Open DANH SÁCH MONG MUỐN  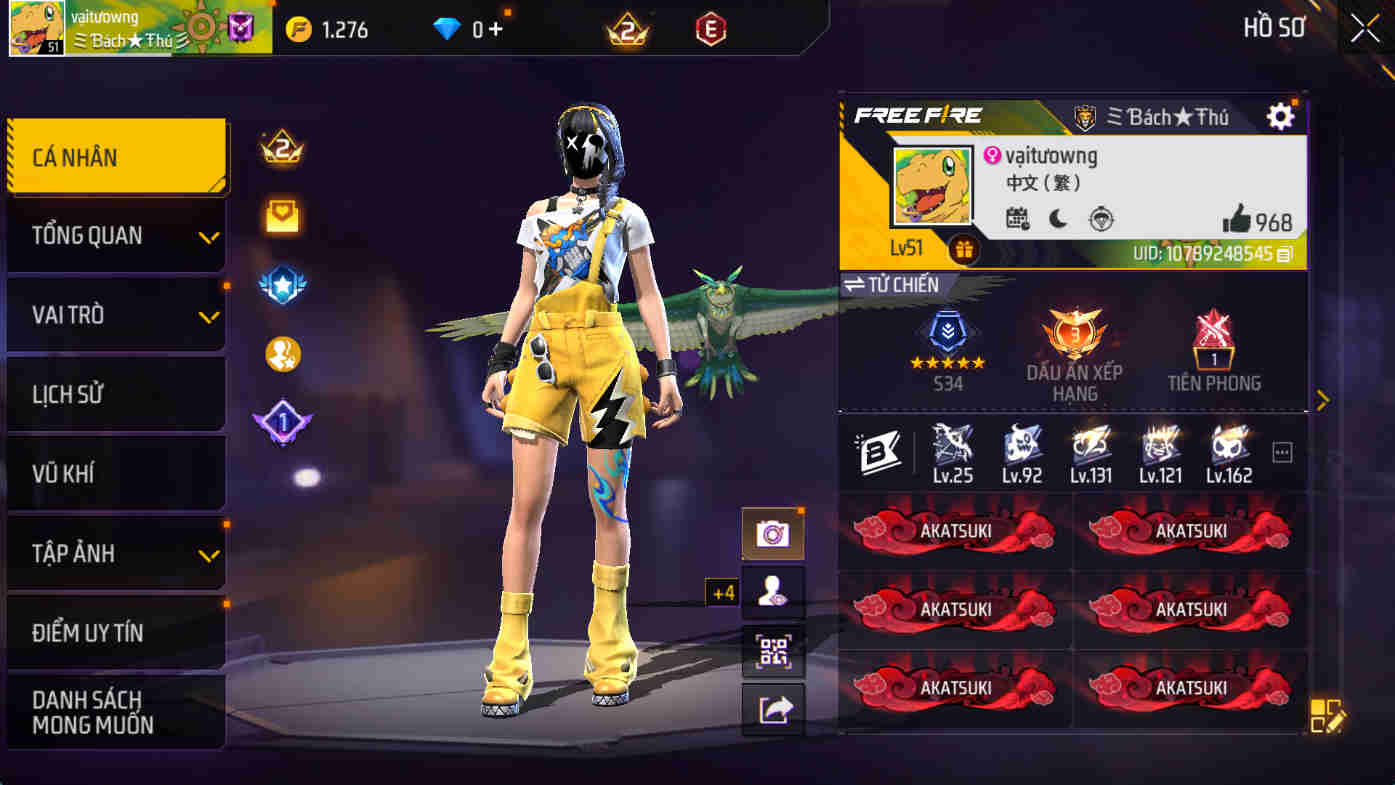pyautogui.click(x=116, y=711)
